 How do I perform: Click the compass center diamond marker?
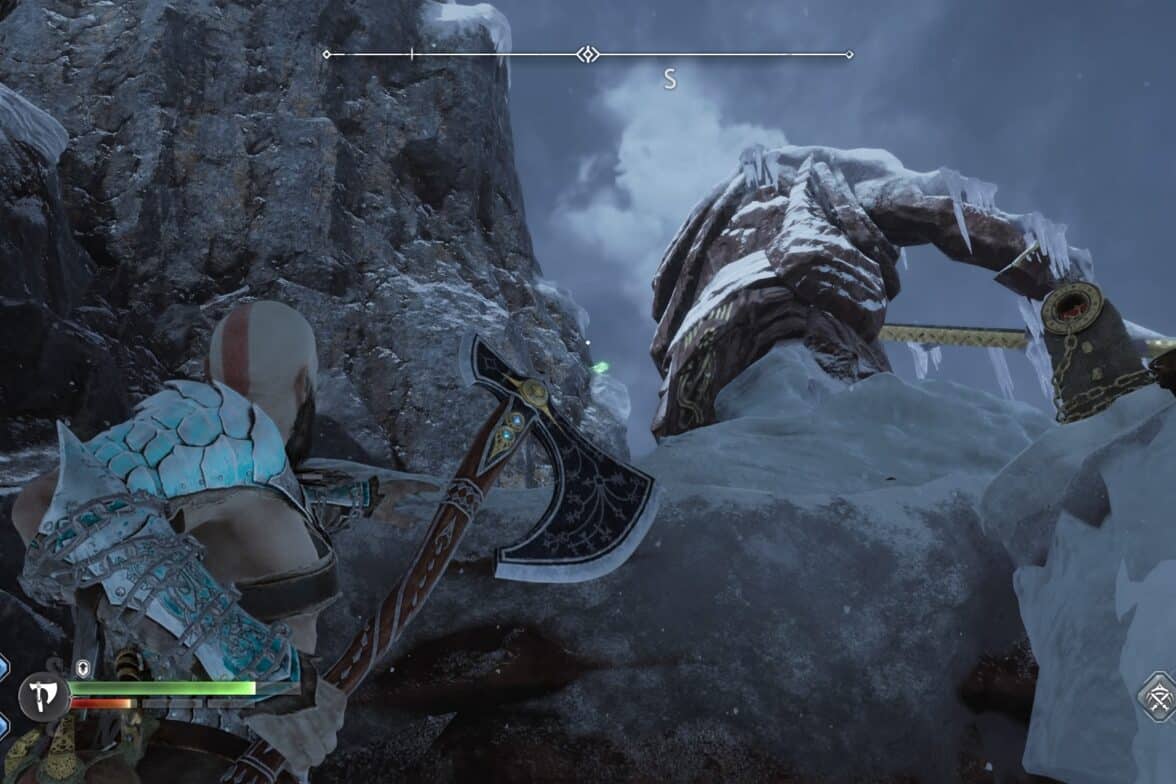coord(589,54)
